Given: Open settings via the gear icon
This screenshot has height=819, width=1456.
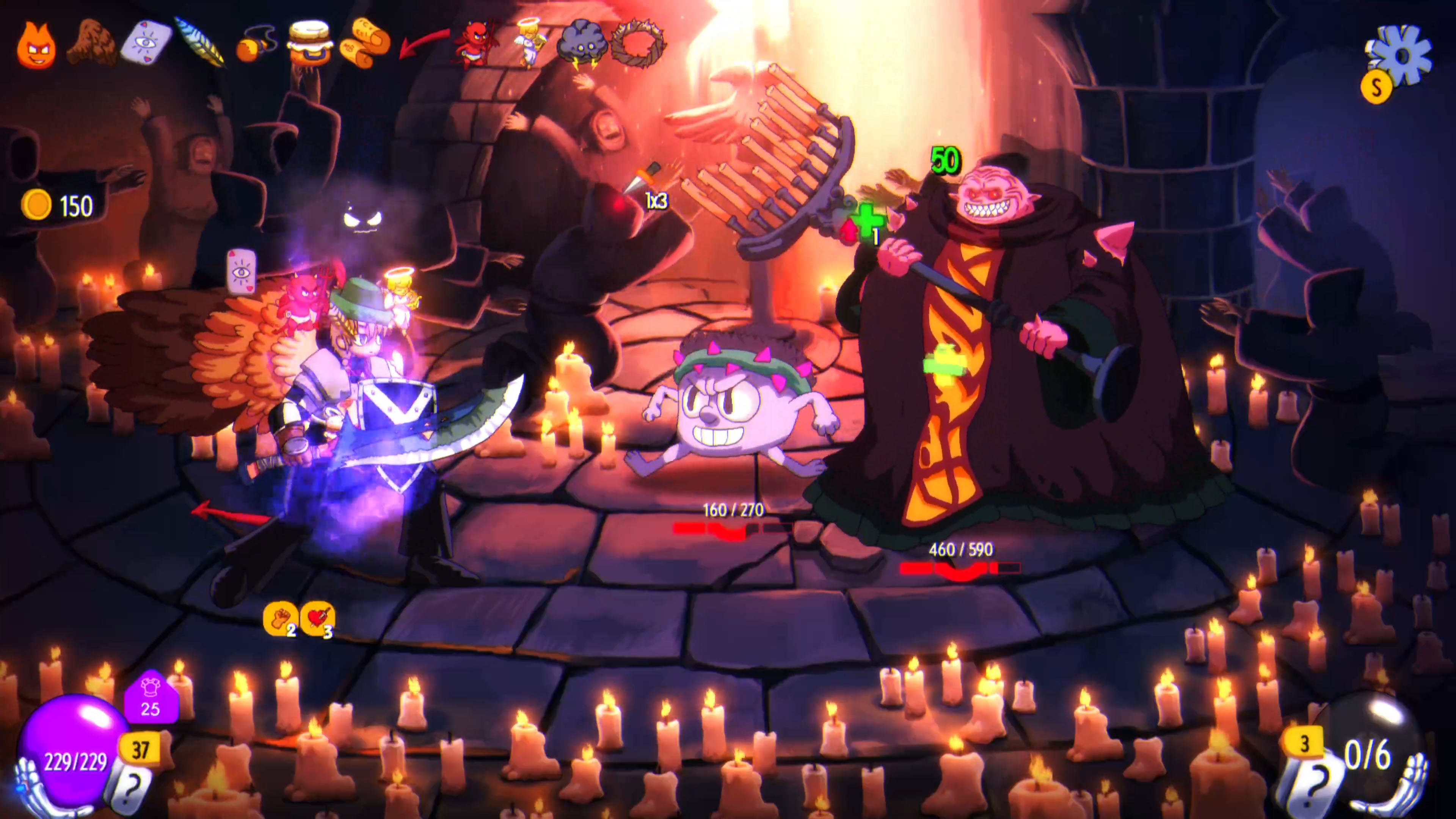Looking at the screenshot, I should 1401,55.
